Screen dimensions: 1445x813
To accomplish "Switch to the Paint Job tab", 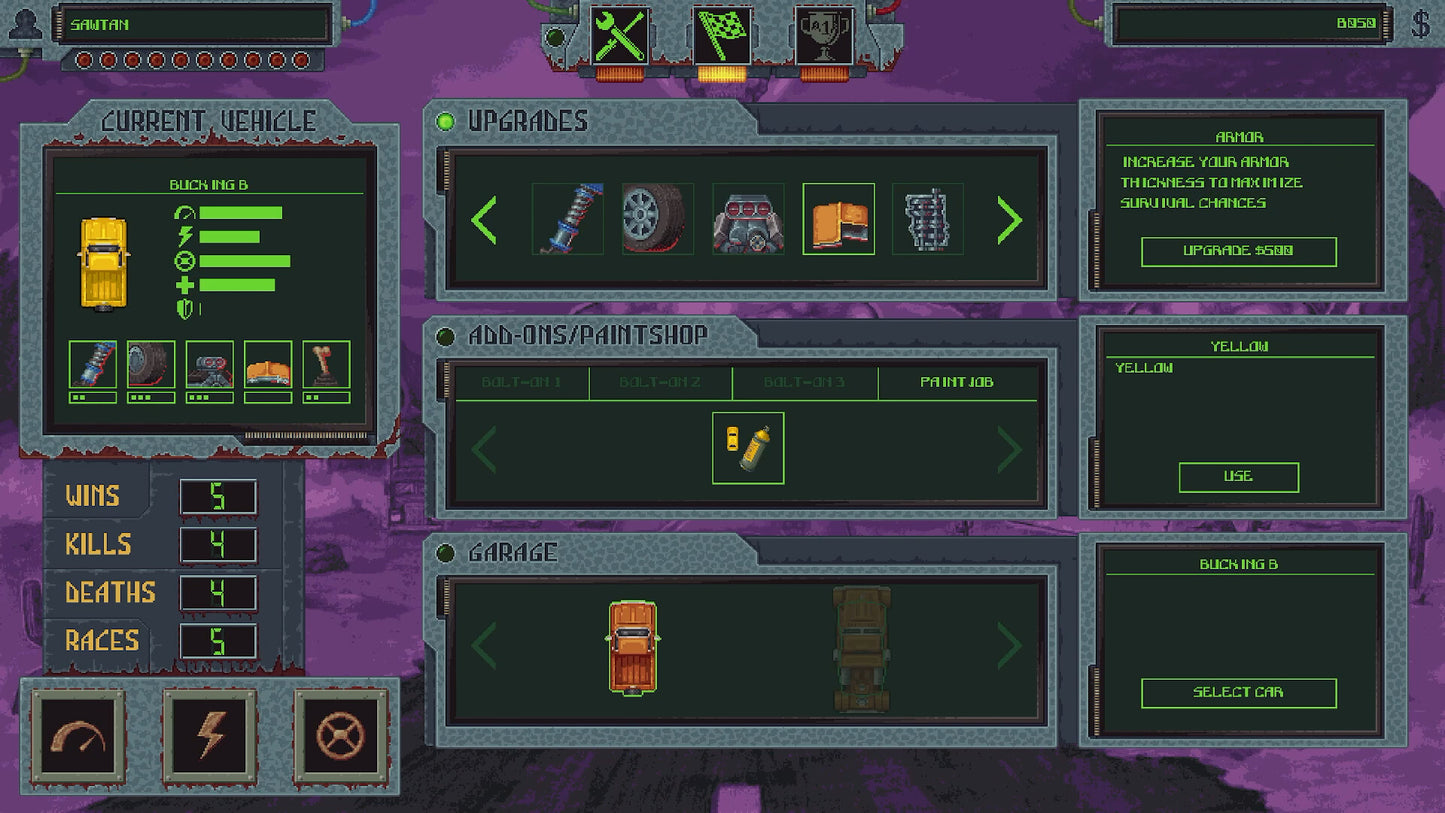I will [x=957, y=382].
